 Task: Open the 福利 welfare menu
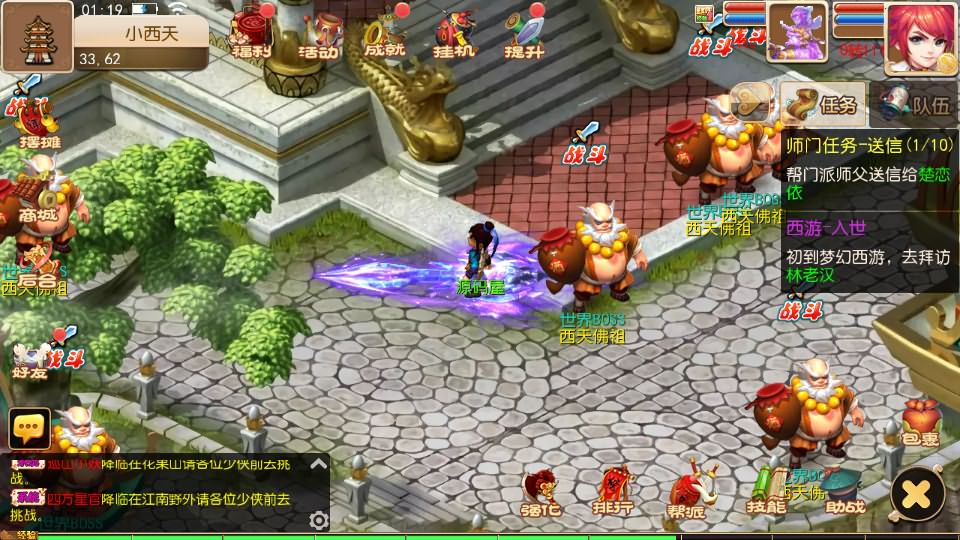(x=249, y=33)
